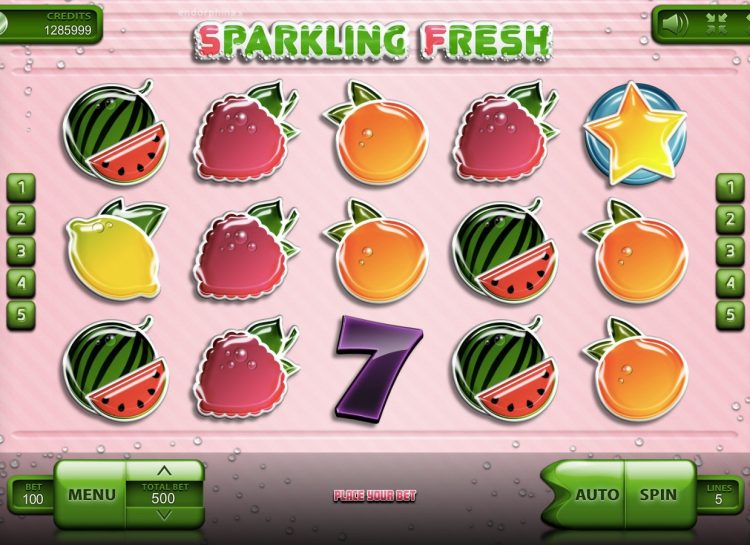The height and width of the screenshot is (545, 750).
Task: Select payline 4 right of the reels
Action: 728,281
